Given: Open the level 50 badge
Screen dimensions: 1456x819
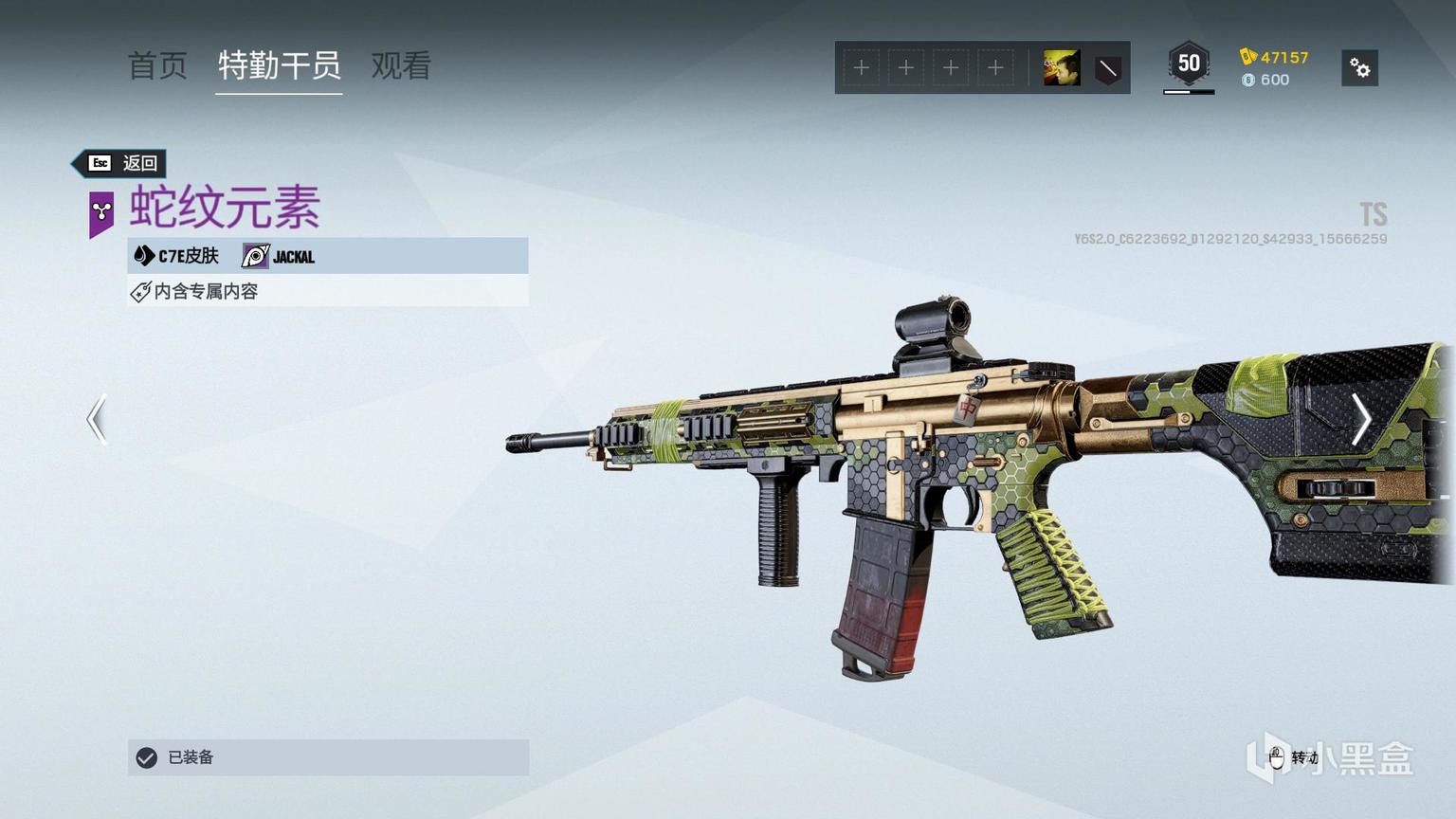Looking at the screenshot, I should coord(1189,64).
